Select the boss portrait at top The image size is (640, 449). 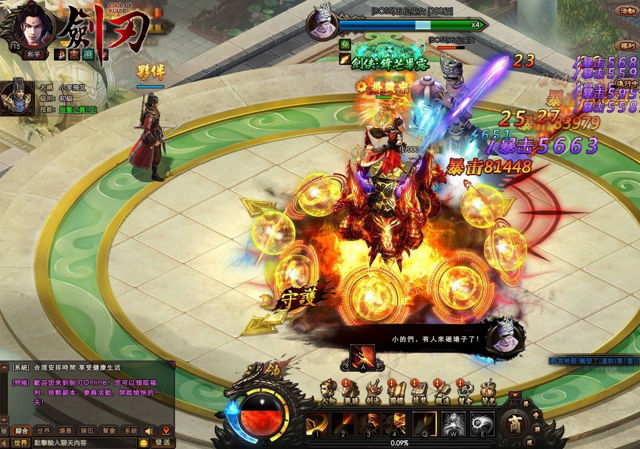tap(322, 21)
